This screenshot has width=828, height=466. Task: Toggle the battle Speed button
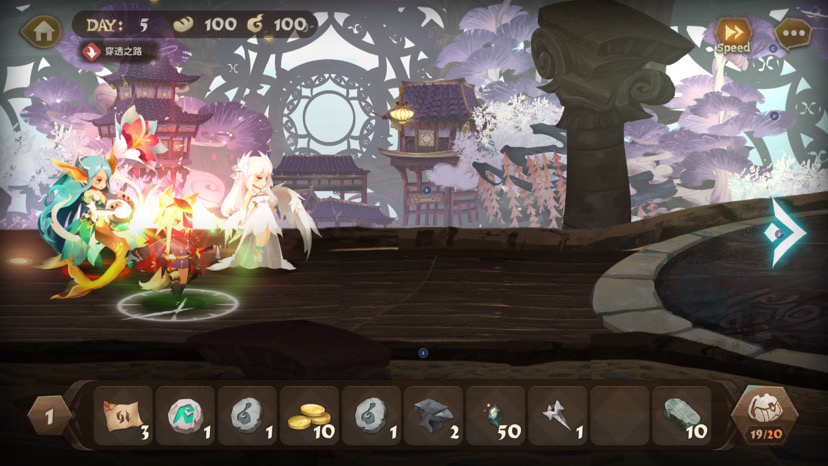pyautogui.click(x=733, y=35)
